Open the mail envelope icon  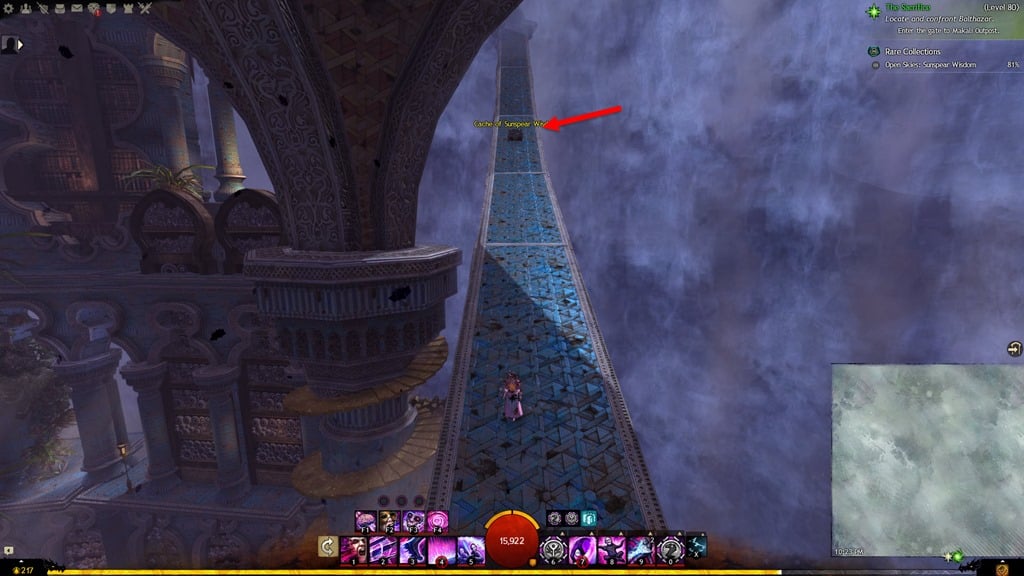point(75,9)
